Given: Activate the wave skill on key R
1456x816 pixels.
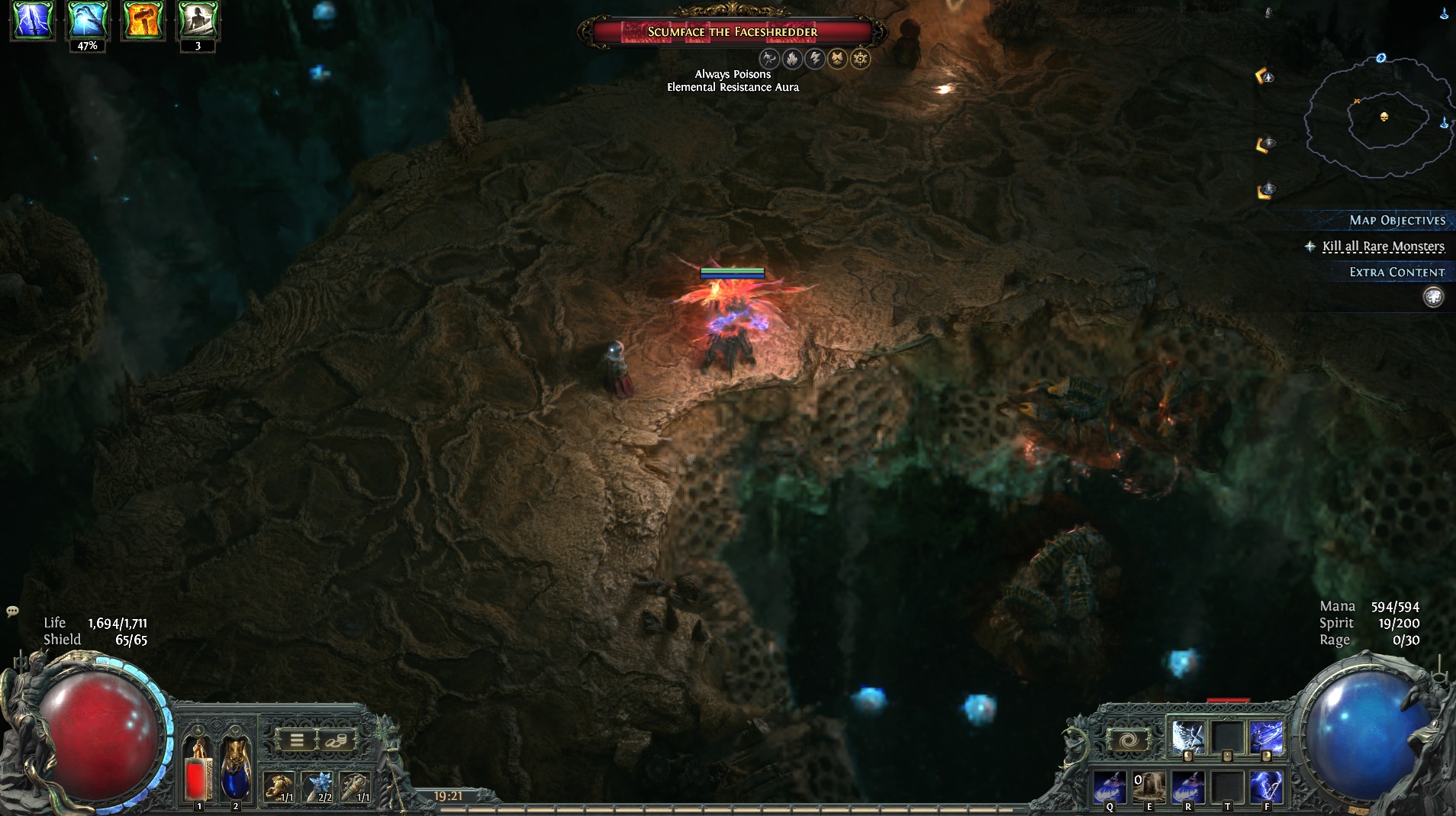Looking at the screenshot, I should pyautogui.click(x=1188, y=786).
